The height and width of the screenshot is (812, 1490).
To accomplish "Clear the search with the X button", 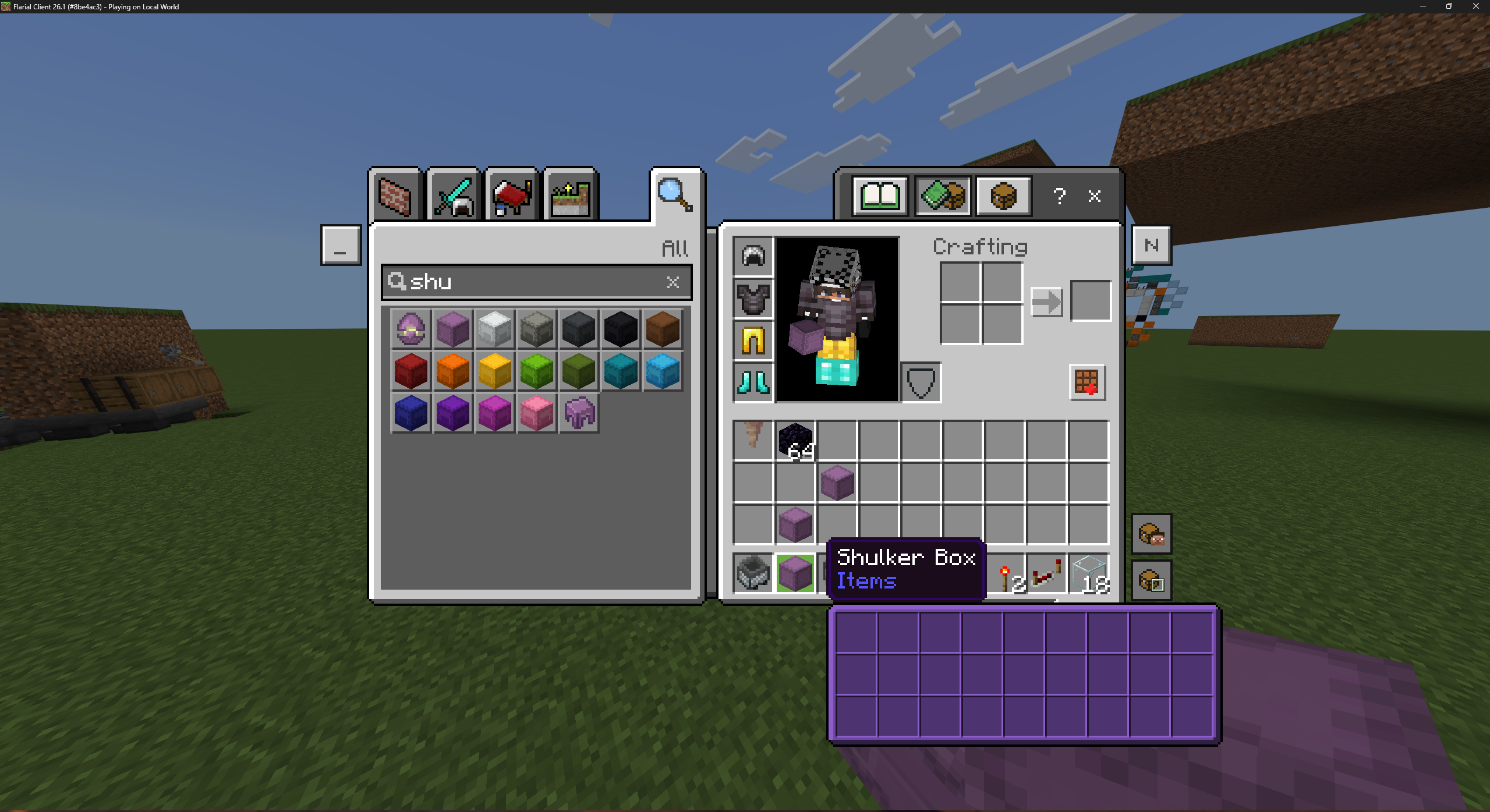I will [x=673, y=283].
